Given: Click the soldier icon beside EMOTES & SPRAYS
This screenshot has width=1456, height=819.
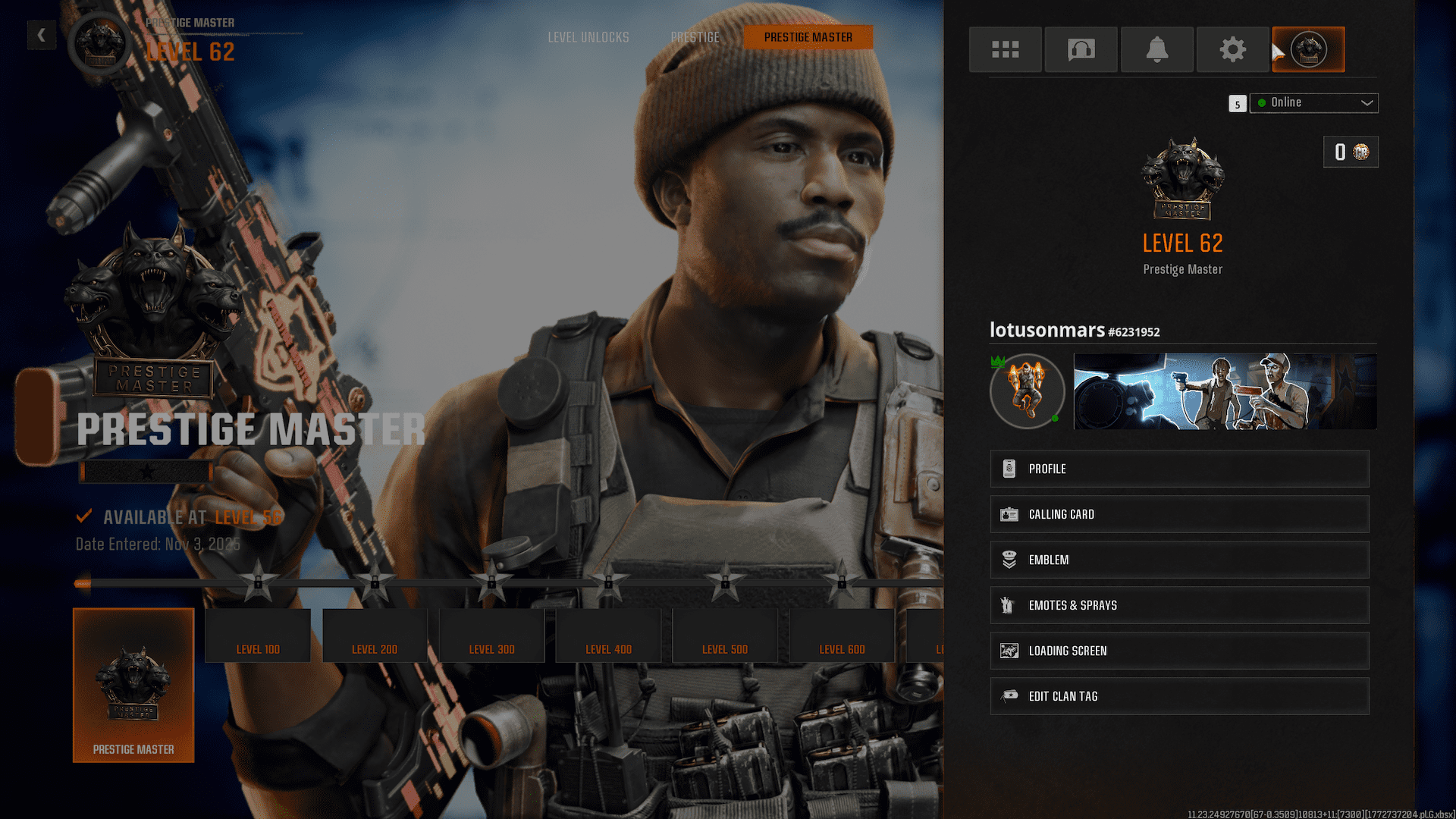Looking at the screenshot, I should pos(1009,604).
